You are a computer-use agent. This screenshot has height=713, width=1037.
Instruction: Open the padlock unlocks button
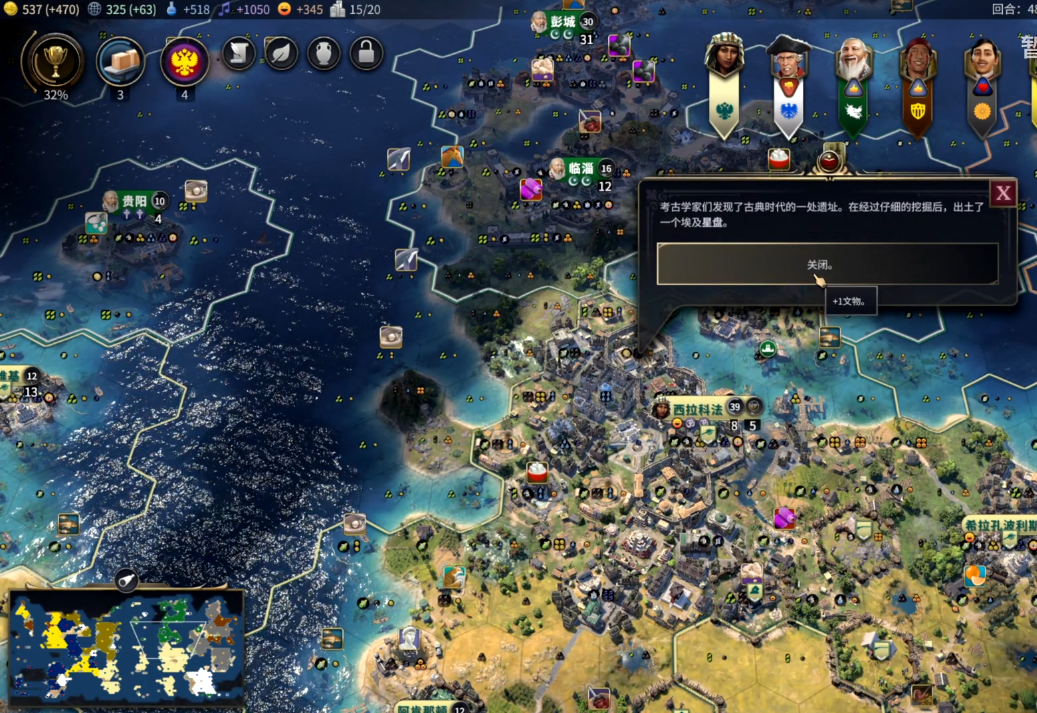(x=367, y=53)
